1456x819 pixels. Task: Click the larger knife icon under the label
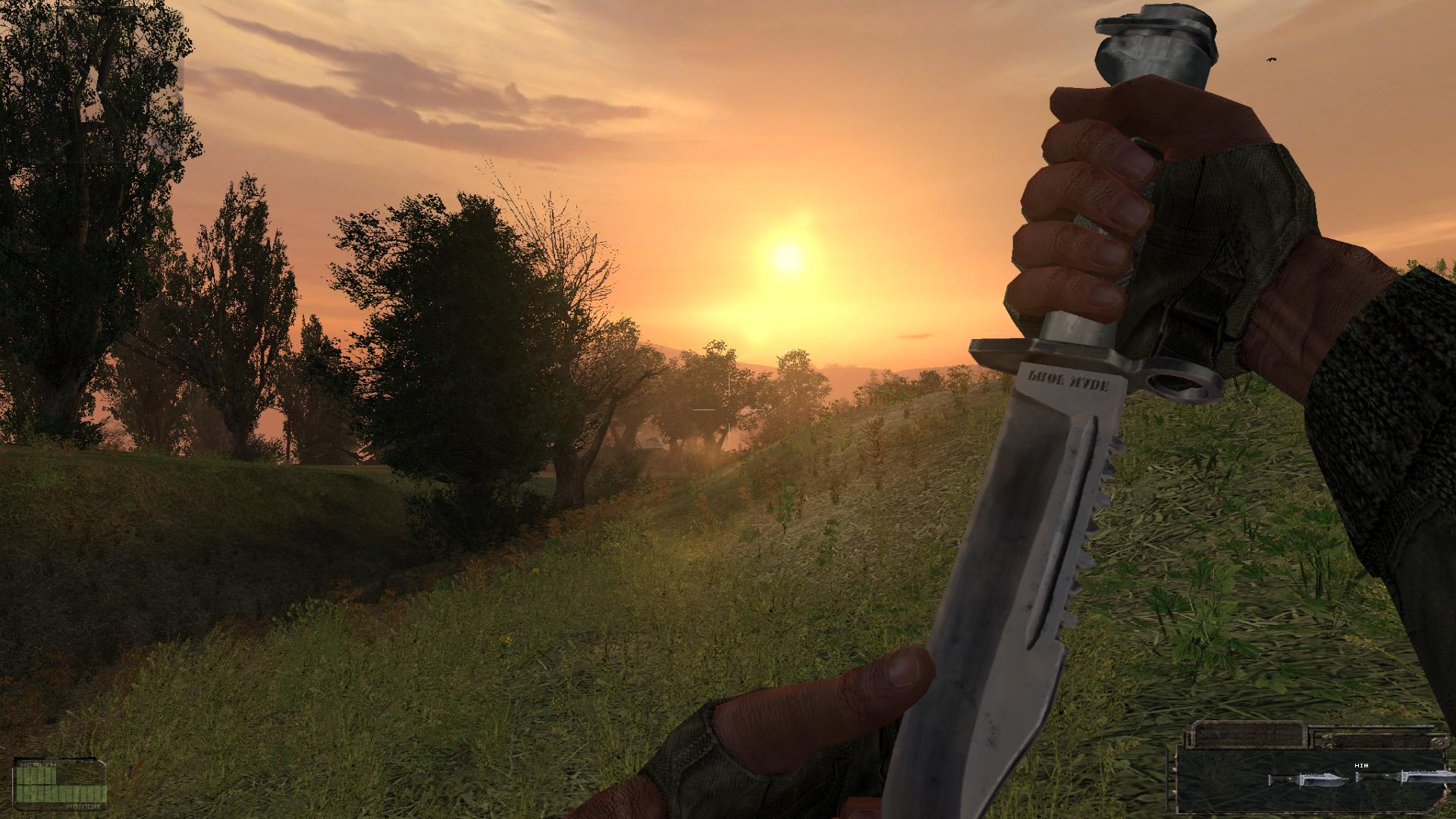tap(1425, 779)
